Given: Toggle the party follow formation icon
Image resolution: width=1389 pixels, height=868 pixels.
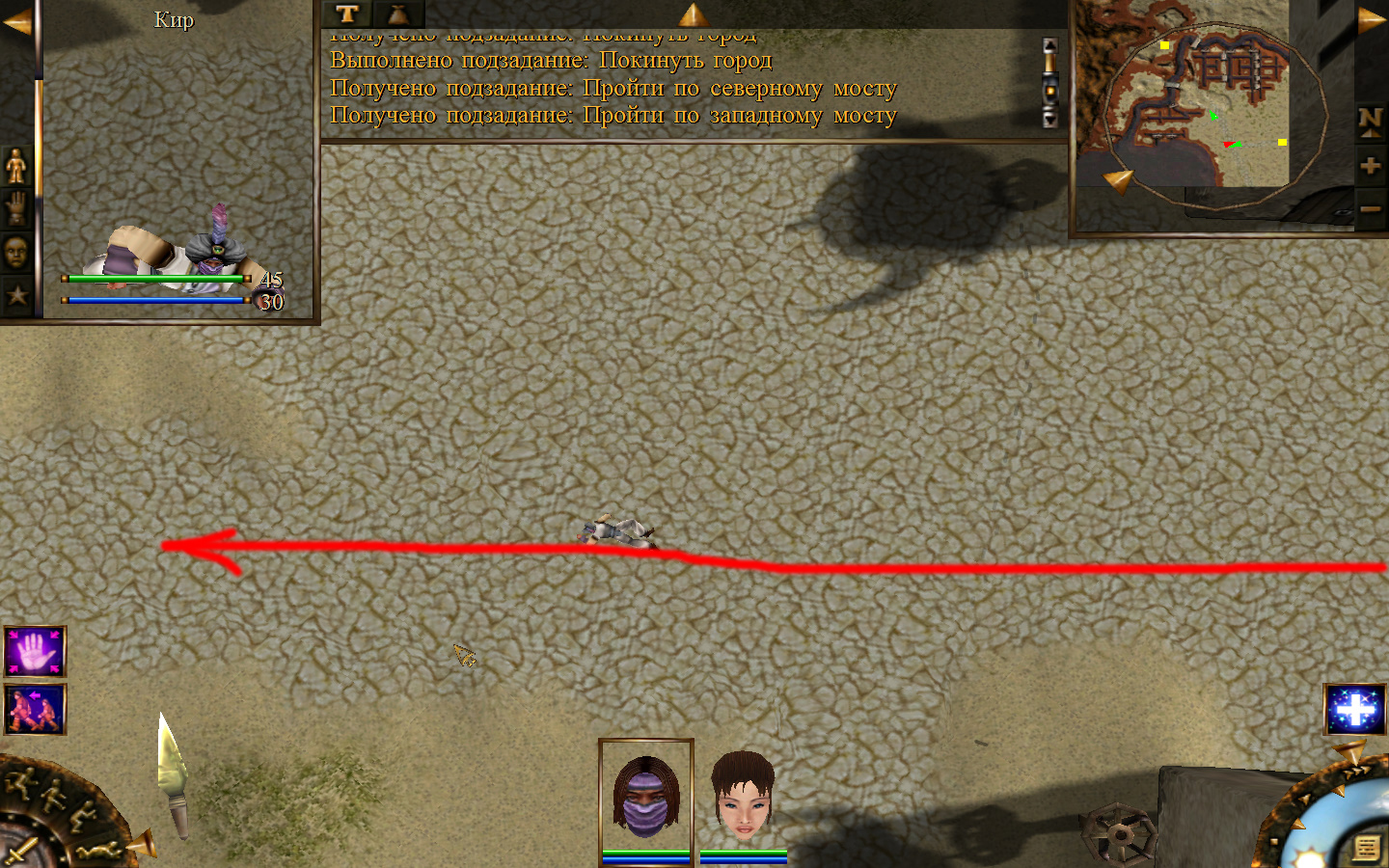Looking at the screenshot, I should (x=35, y=709).
